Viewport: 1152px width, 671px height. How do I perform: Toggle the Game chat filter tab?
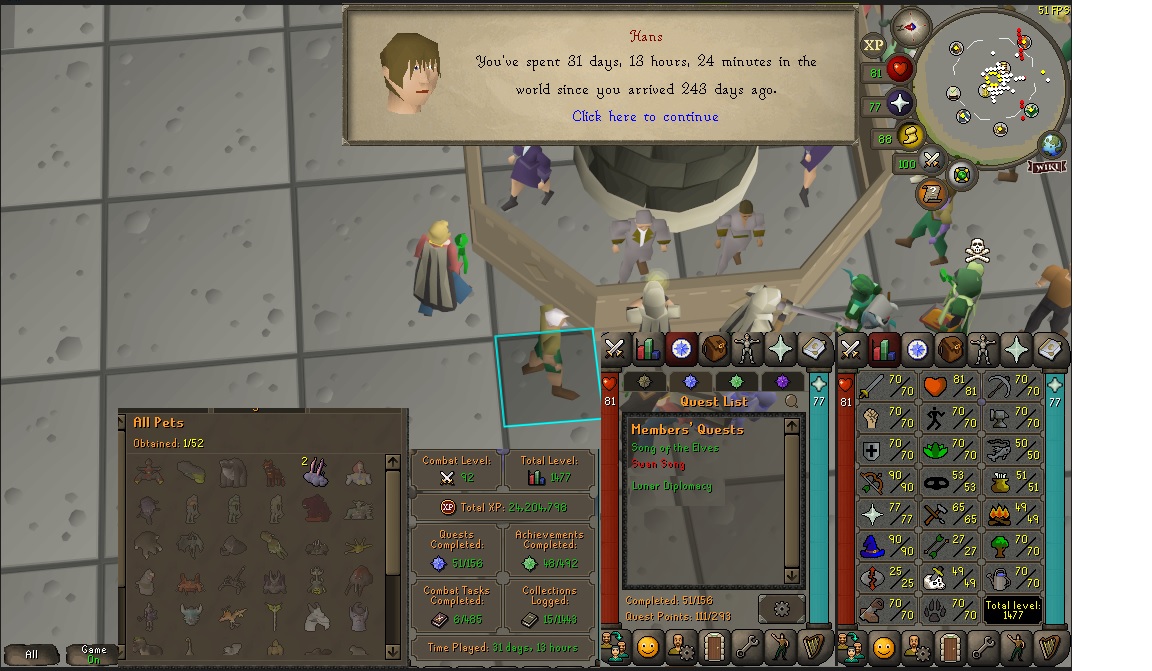pyautogui.click(x=92, y=655)
